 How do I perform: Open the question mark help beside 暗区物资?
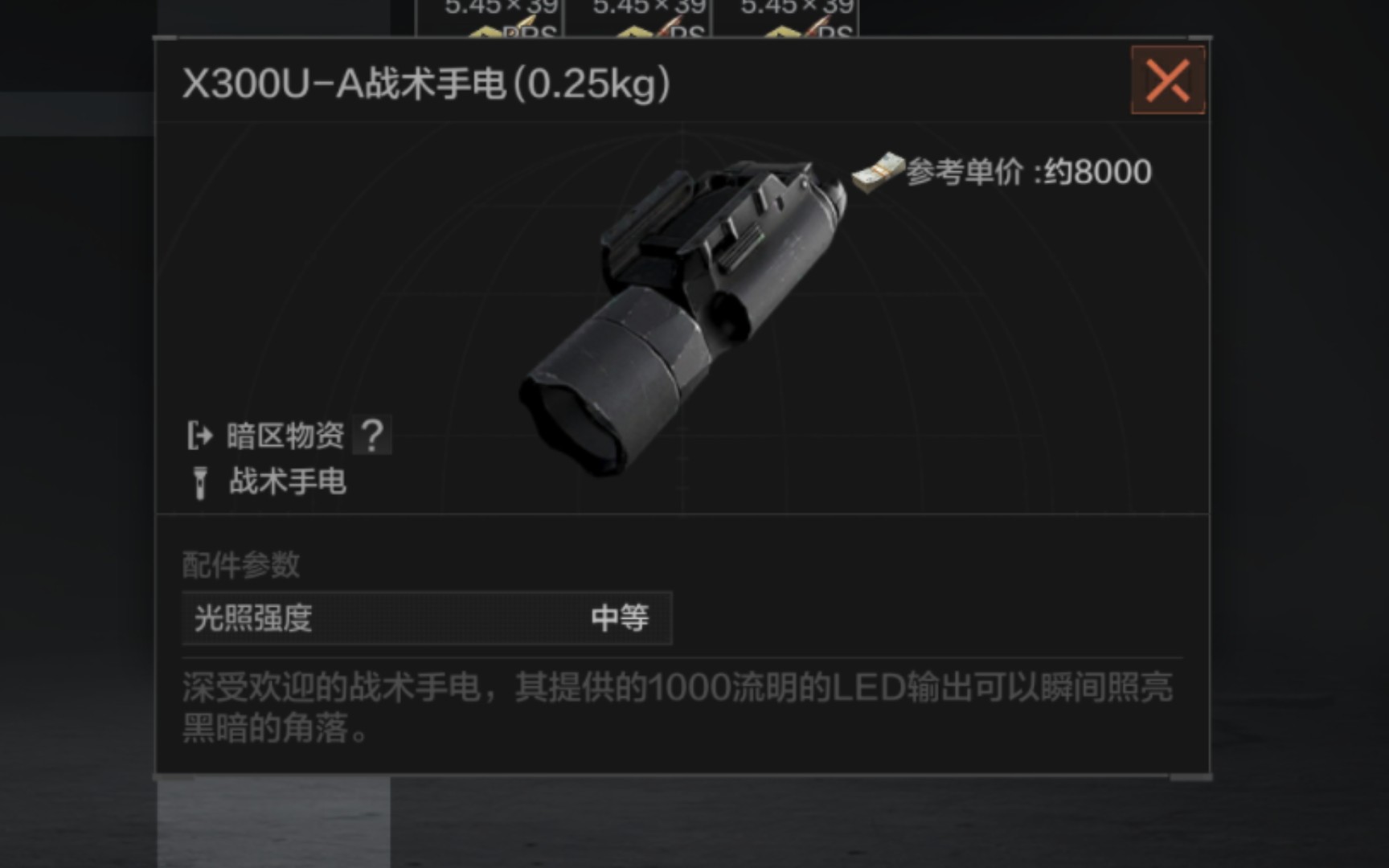coord(371,434)
